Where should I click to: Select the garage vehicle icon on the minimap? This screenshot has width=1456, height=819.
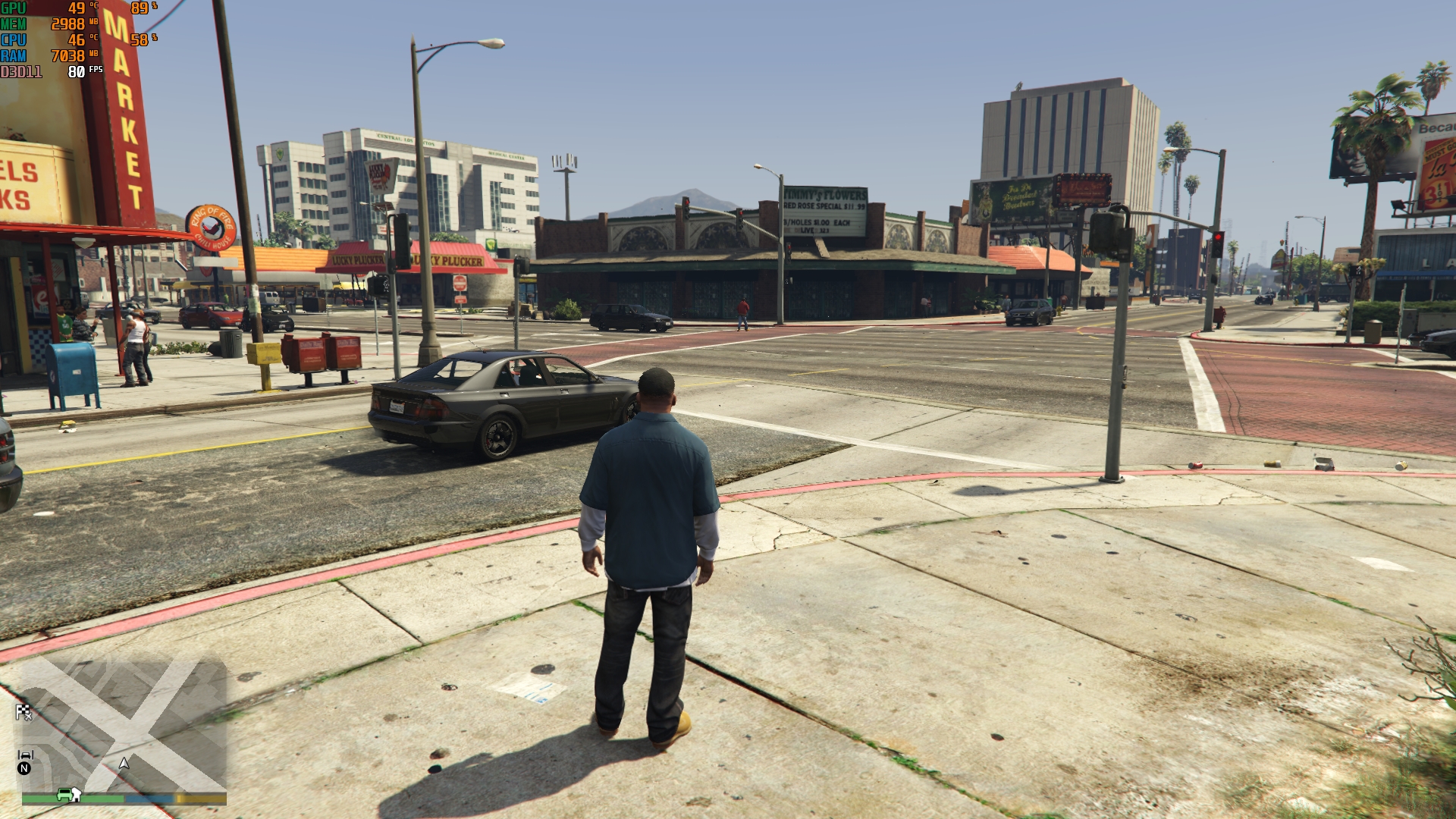click(x=26, y=755)
